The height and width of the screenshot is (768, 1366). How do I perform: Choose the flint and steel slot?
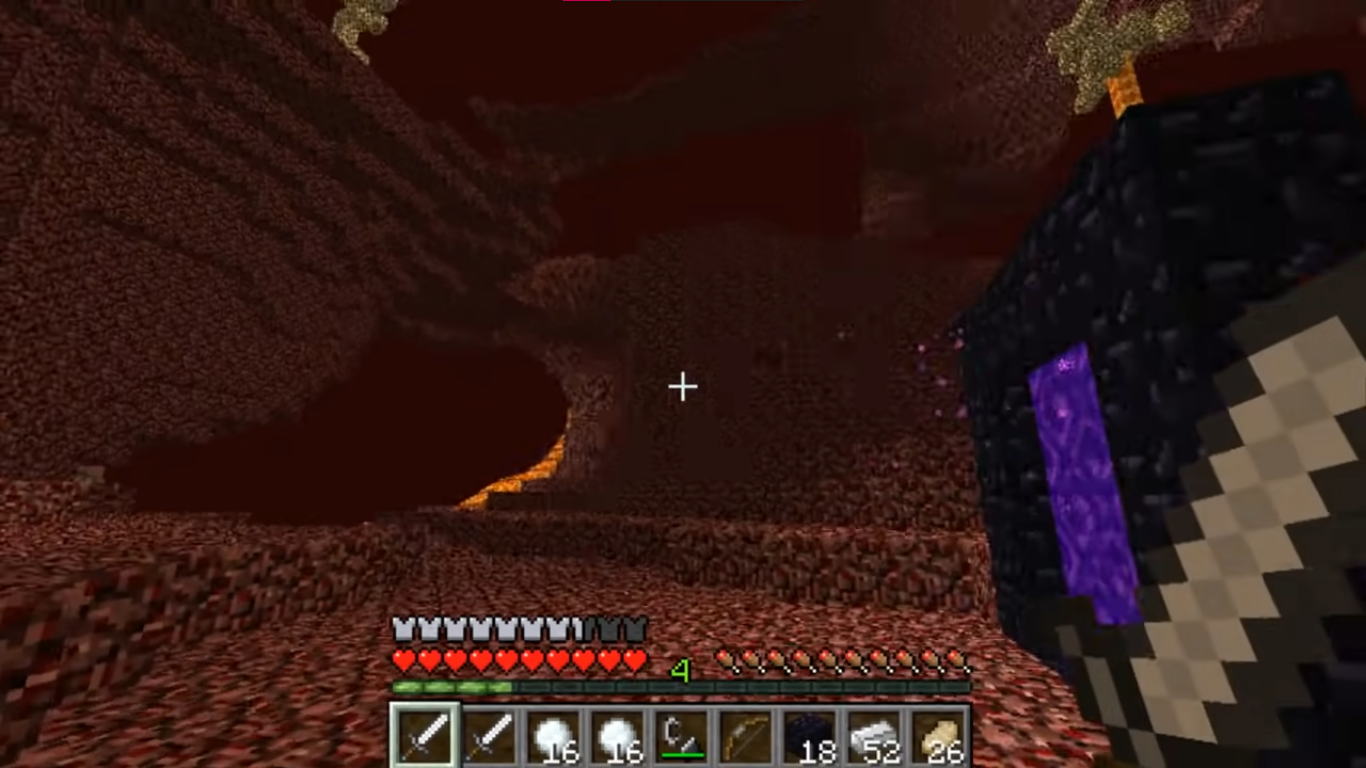click(682, 737)
